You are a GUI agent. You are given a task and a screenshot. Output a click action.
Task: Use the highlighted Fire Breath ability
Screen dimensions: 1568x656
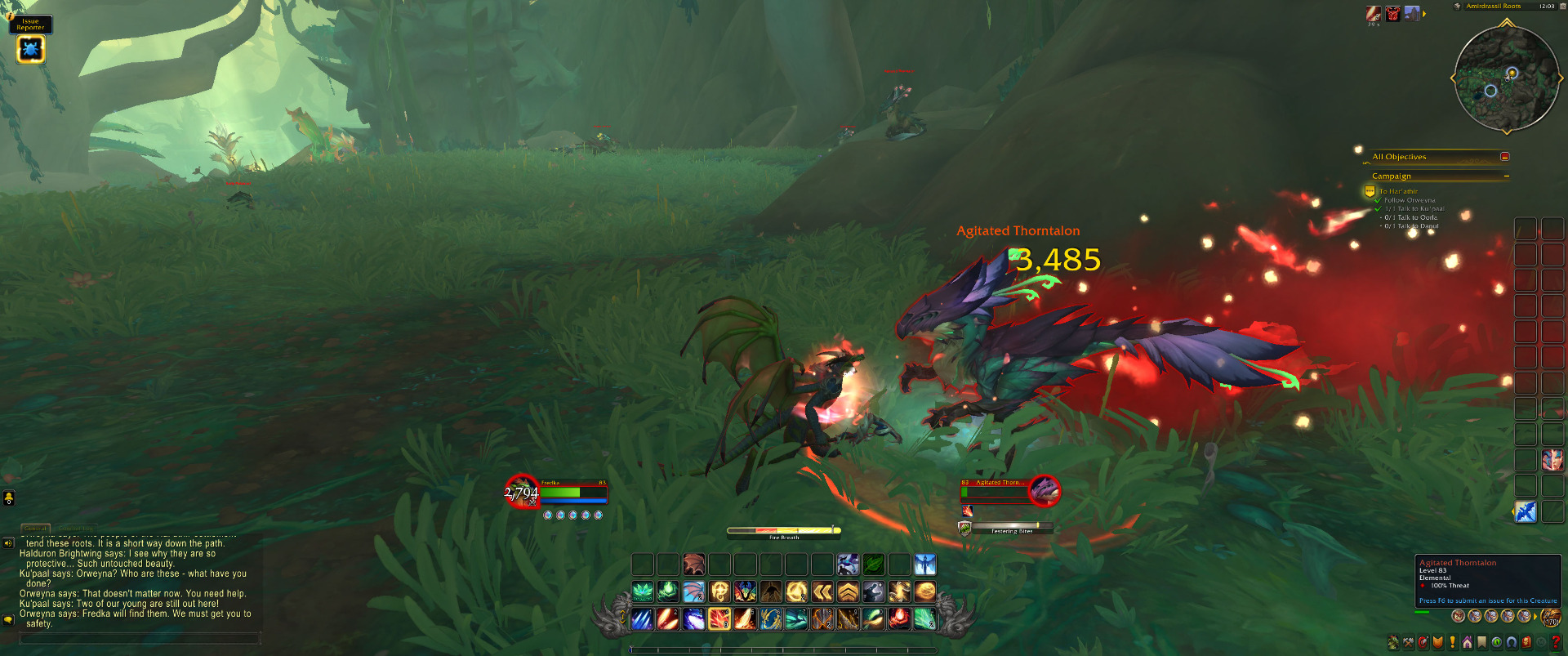pyautogui.click(x=719, y=619)
